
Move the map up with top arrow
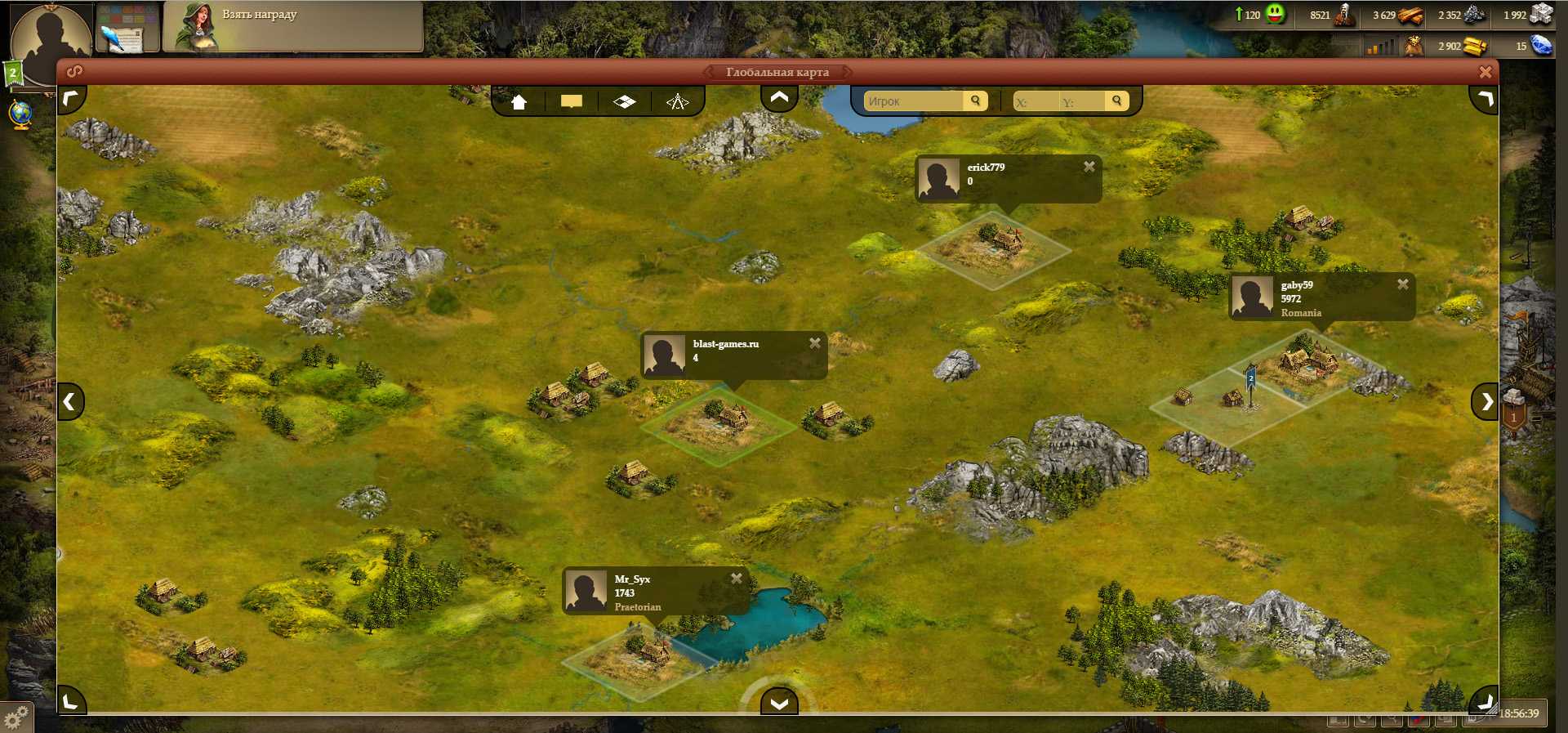779,98
